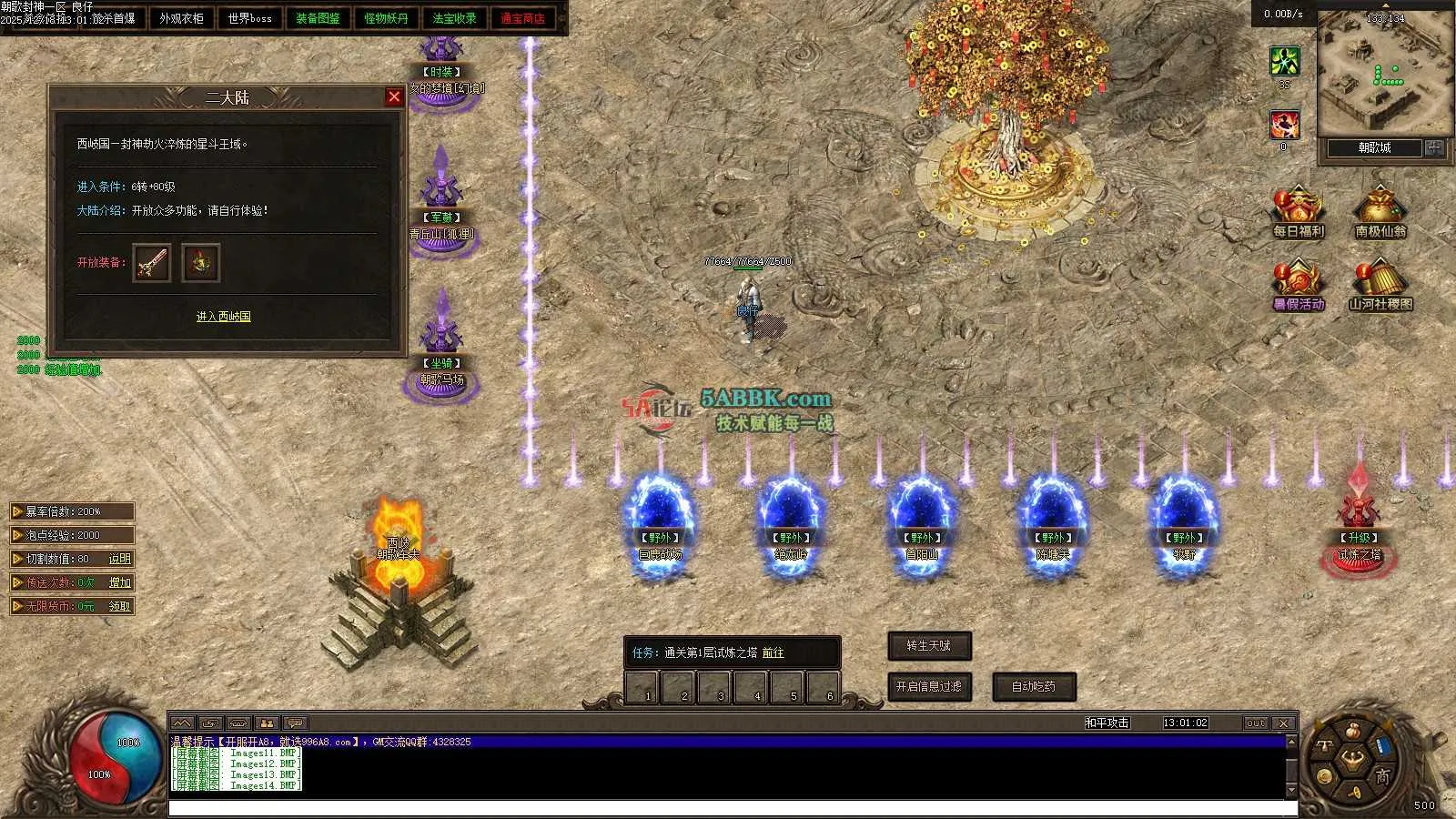Click the 进入西岐国 link
The image size is (1456, 819).
pyautogui.click(x=223, y=317)
